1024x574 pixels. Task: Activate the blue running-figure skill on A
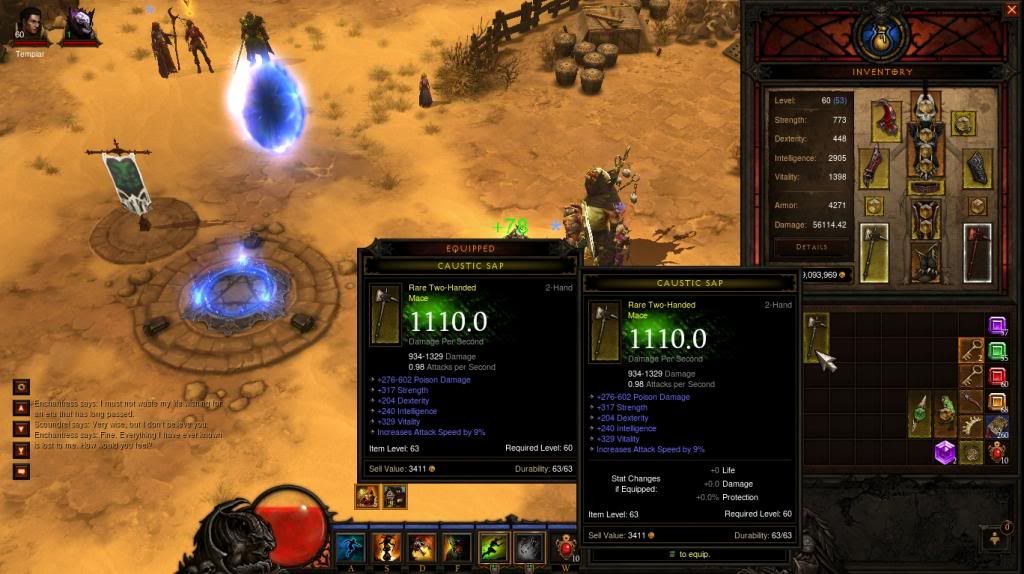tap(349, 547)
